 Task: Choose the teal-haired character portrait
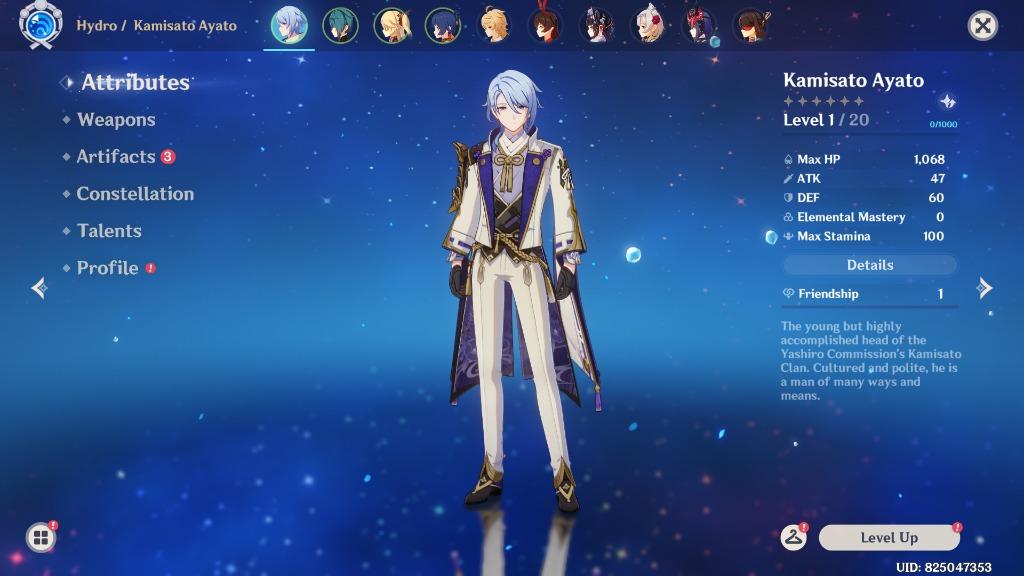[x=341, y=26]
